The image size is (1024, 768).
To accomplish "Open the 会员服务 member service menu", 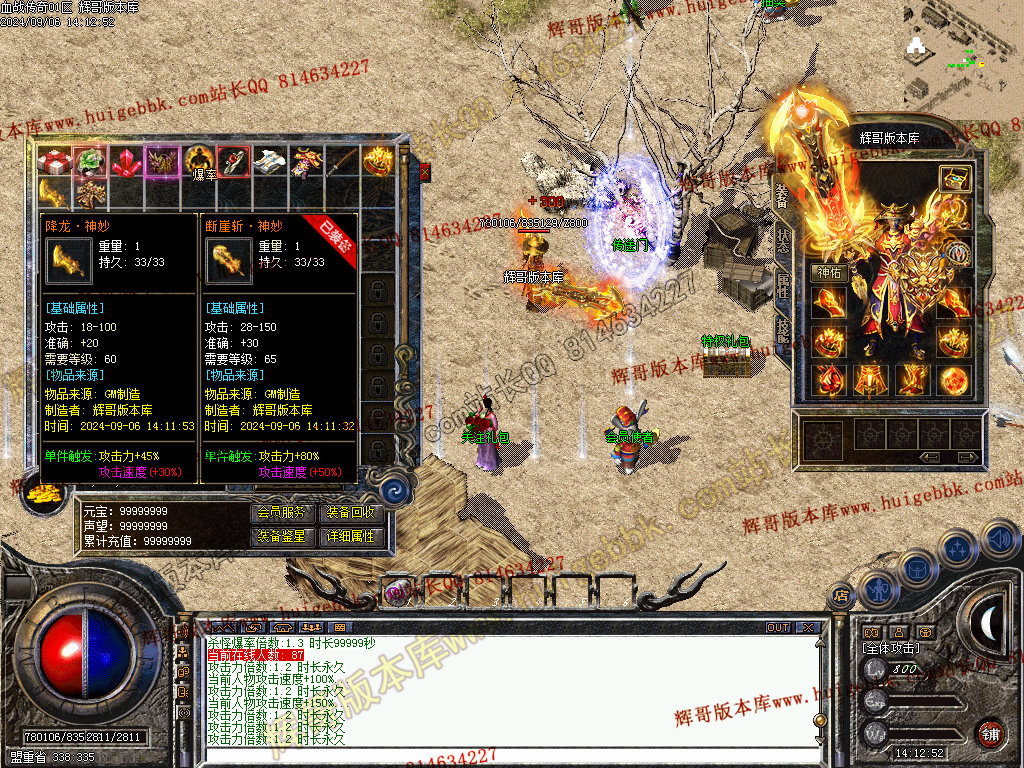I will (x=282, y=512).
